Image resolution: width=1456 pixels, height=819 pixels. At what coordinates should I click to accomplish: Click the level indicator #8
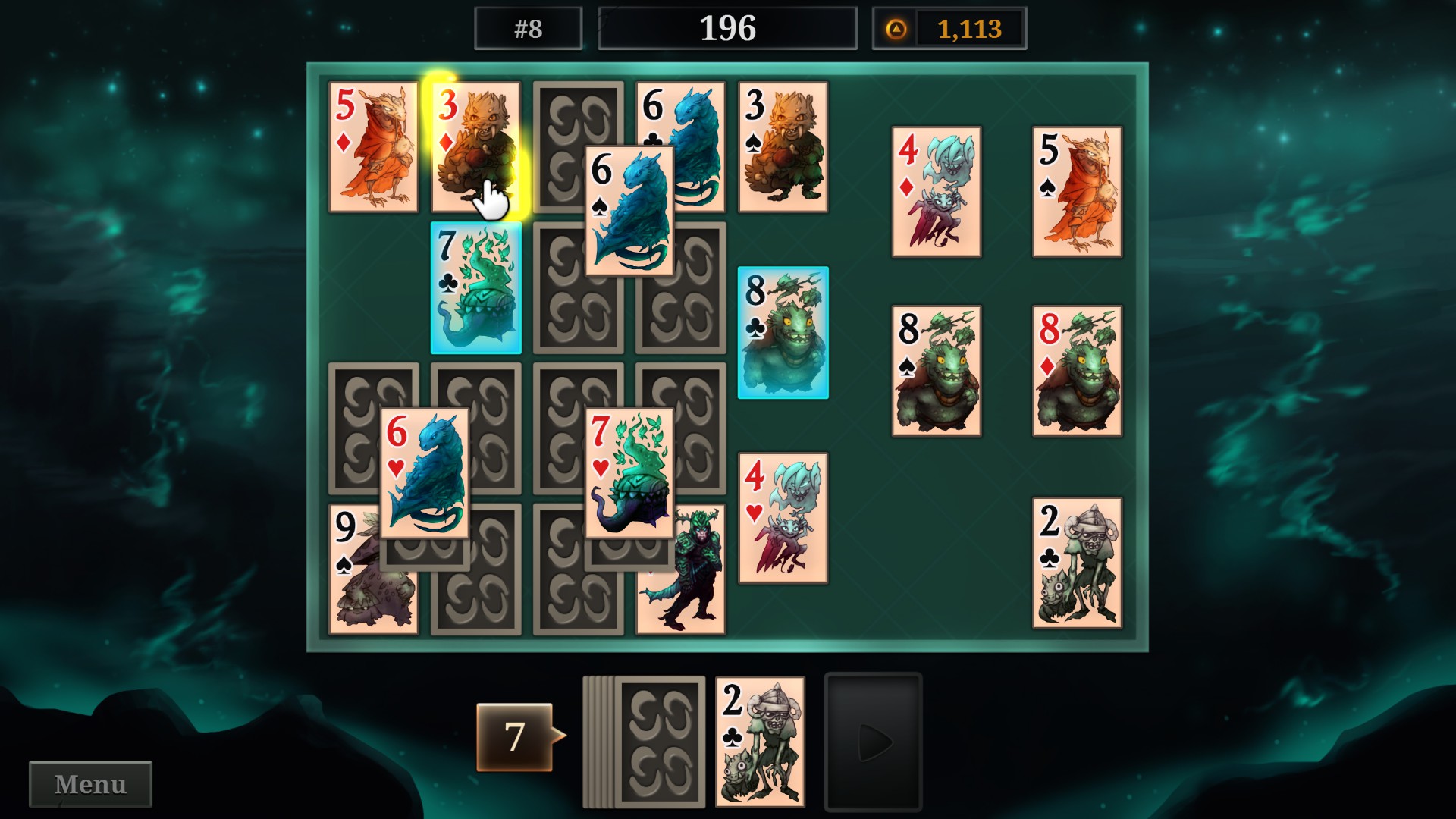[527, 28]
